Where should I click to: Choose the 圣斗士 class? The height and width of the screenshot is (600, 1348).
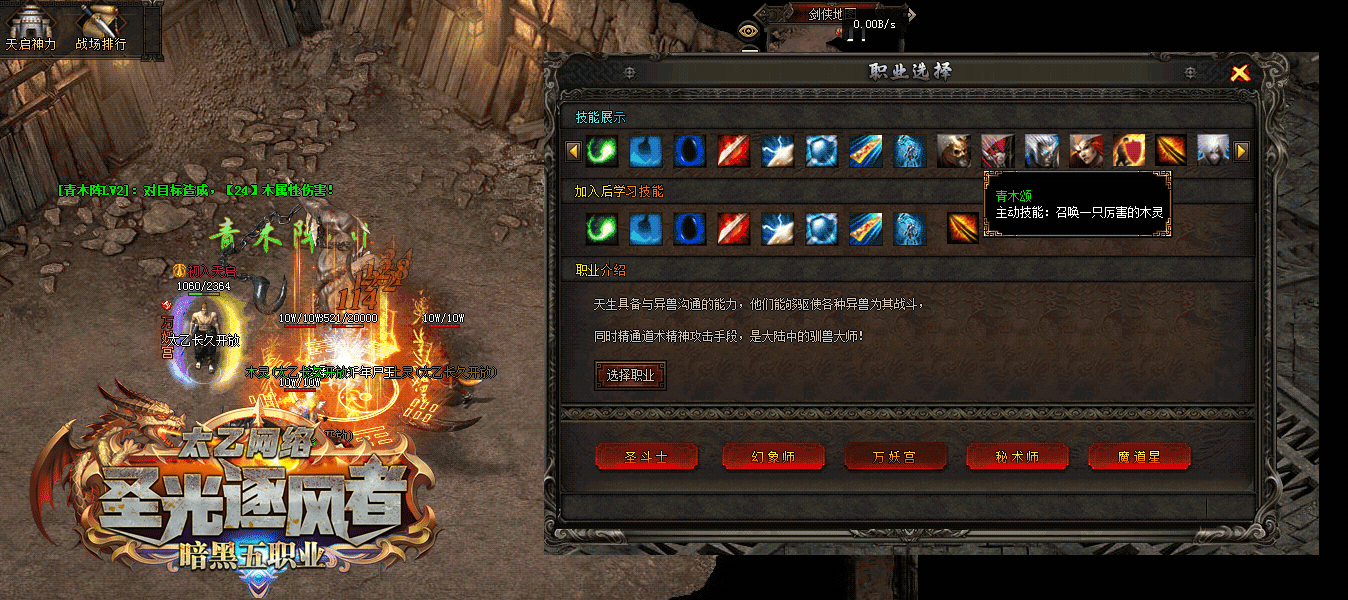[646, 457]
